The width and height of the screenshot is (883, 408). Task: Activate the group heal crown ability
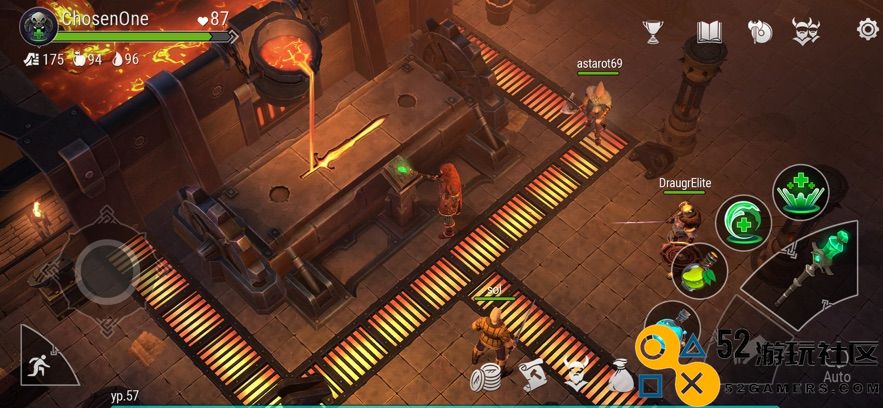pyautogui.click(x=800, y=192)
